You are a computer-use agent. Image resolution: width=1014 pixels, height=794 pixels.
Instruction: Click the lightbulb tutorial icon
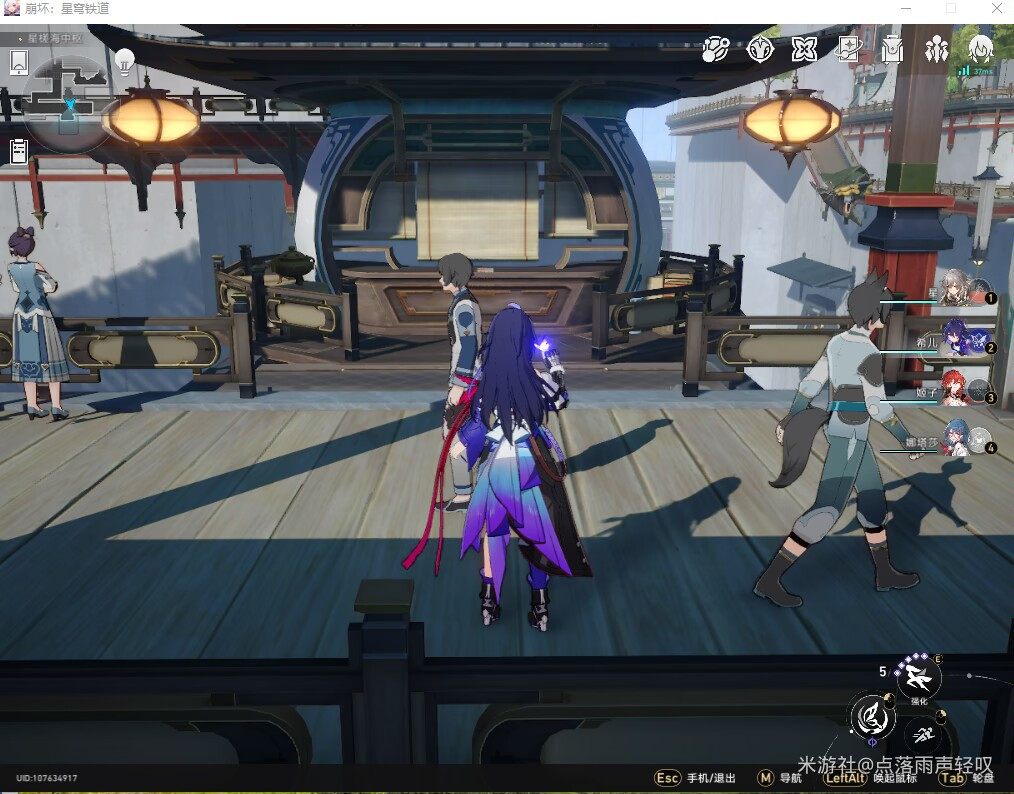point(125,60)
